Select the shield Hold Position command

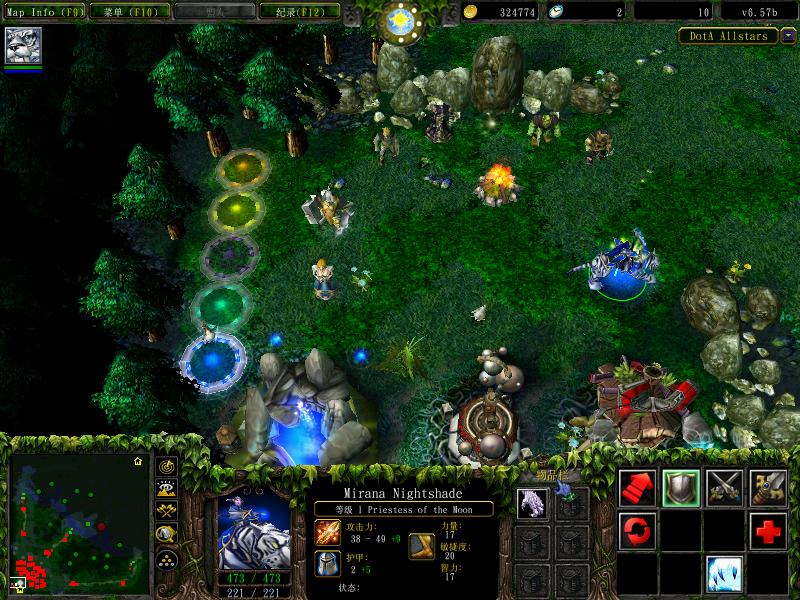pyautogui.click(x=682, y=487)
